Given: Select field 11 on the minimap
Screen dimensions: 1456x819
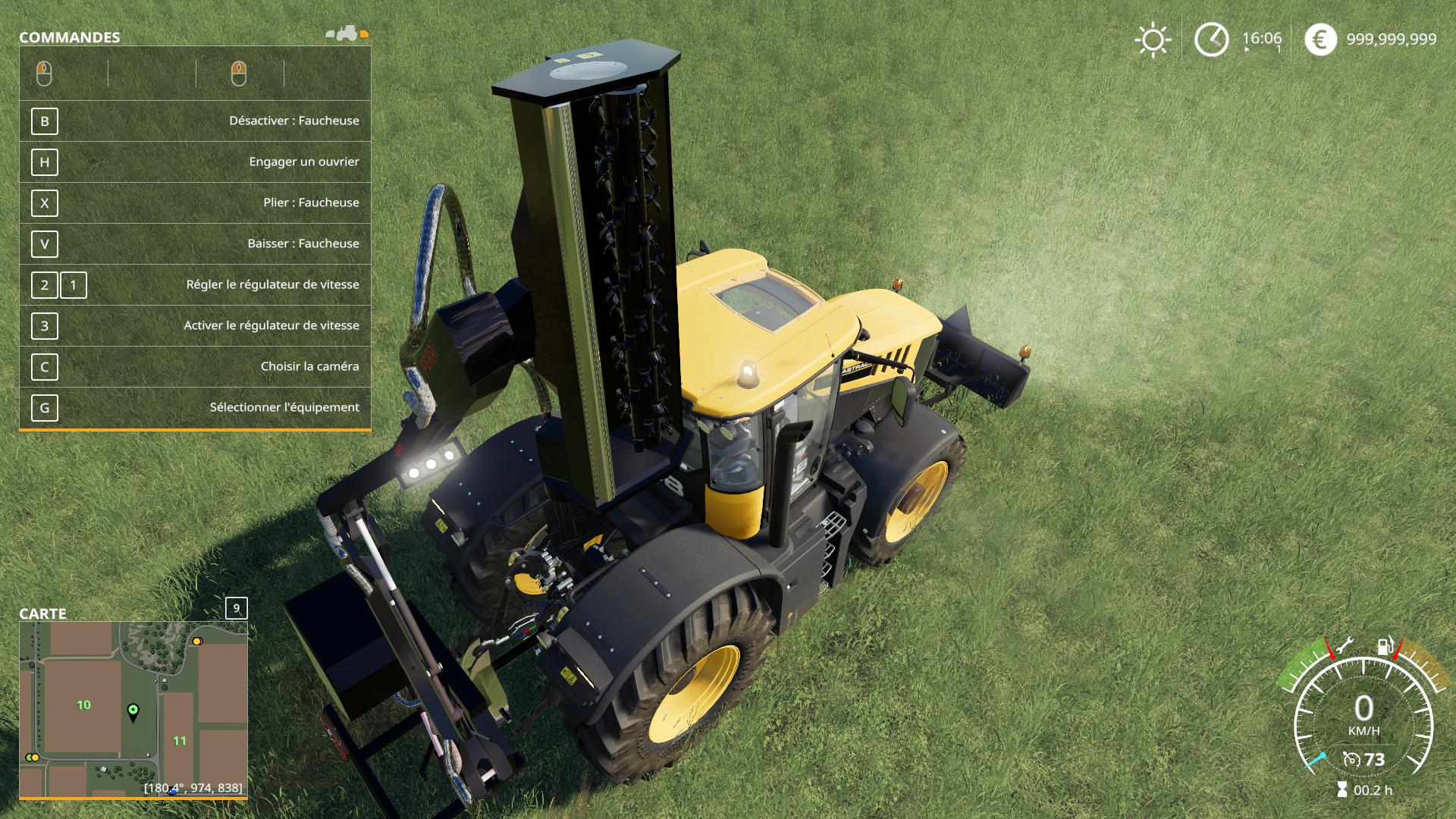Looking at the screenshot, I should (179, 741).
